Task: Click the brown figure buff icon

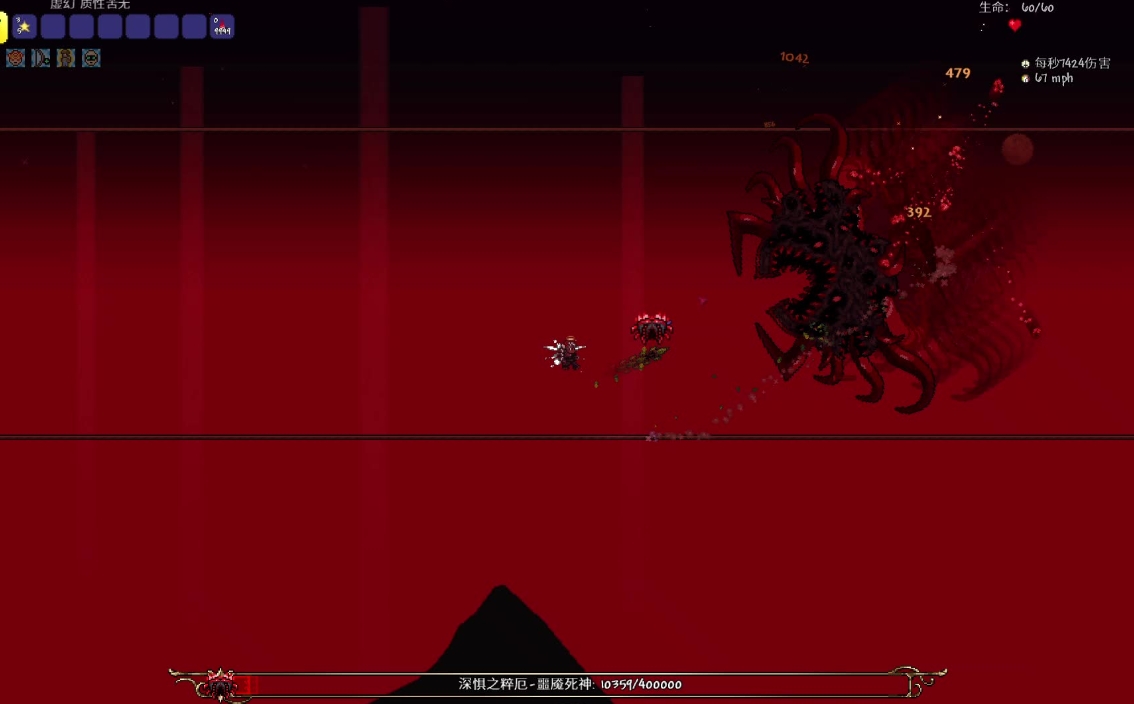Action: pyautogui.click(x=66, y=58)
